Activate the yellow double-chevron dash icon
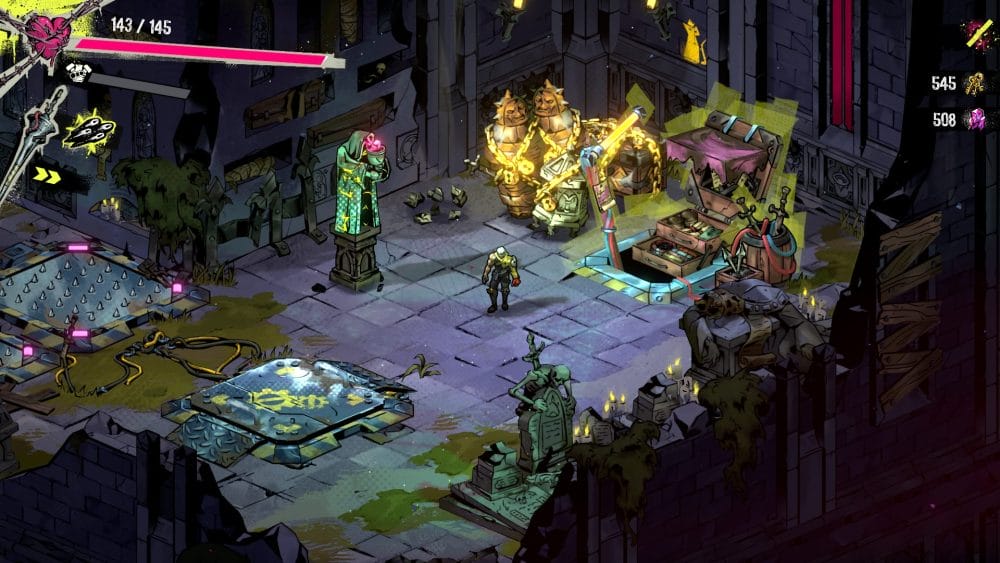Screen dimensions: 1000x563 point(46,174)
